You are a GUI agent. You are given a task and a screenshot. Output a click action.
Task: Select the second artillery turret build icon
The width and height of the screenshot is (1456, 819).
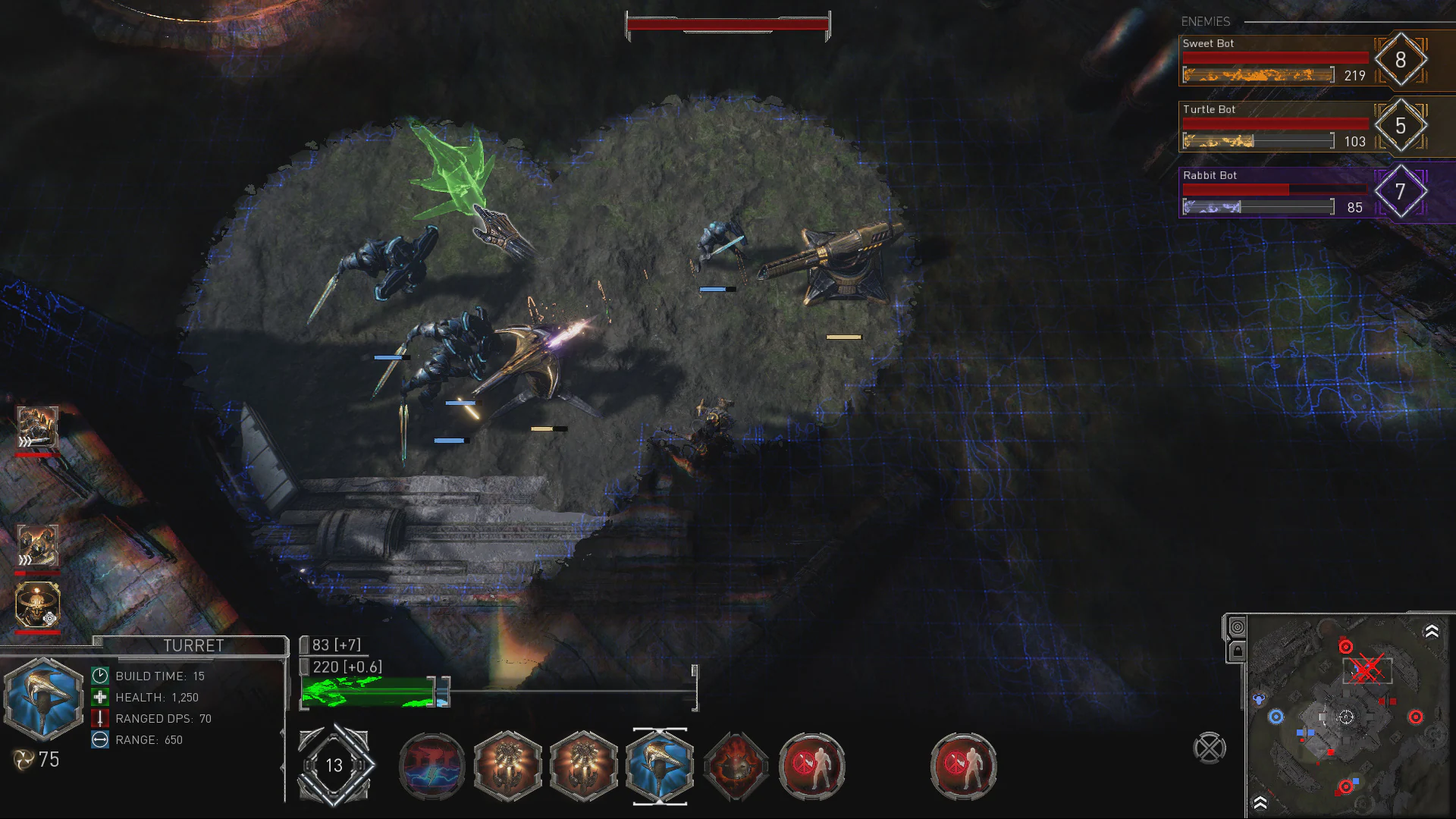tap(583, 766)
